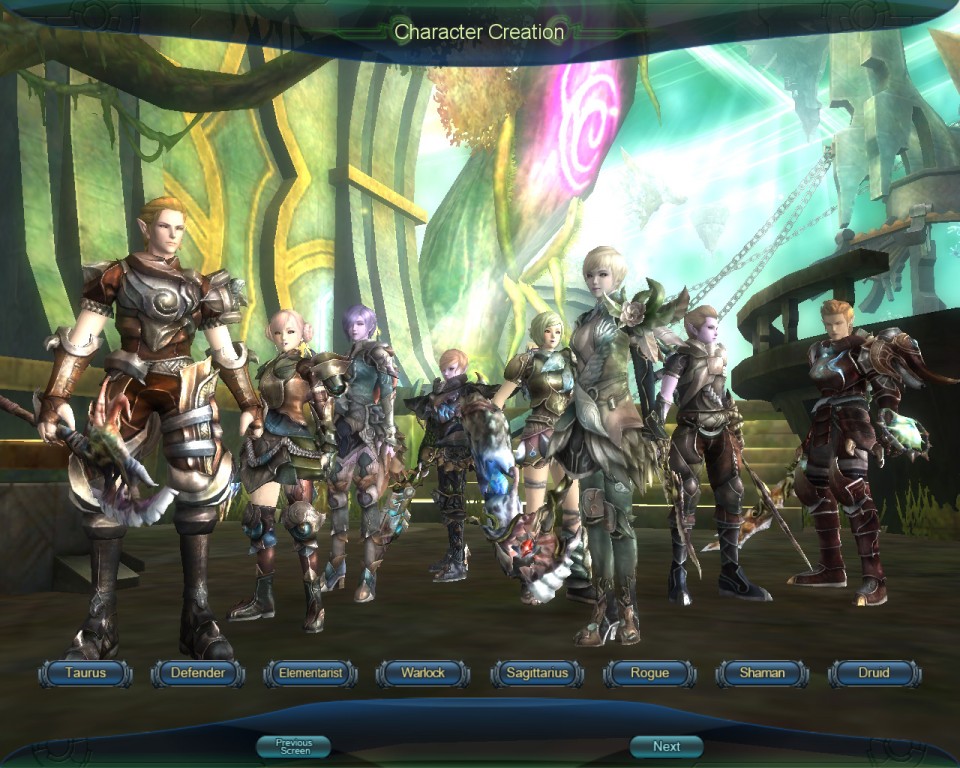The height and width of the screenshot is (768, 960).
Task: Select the Rogue class
Action: click(x=649, y=673)
